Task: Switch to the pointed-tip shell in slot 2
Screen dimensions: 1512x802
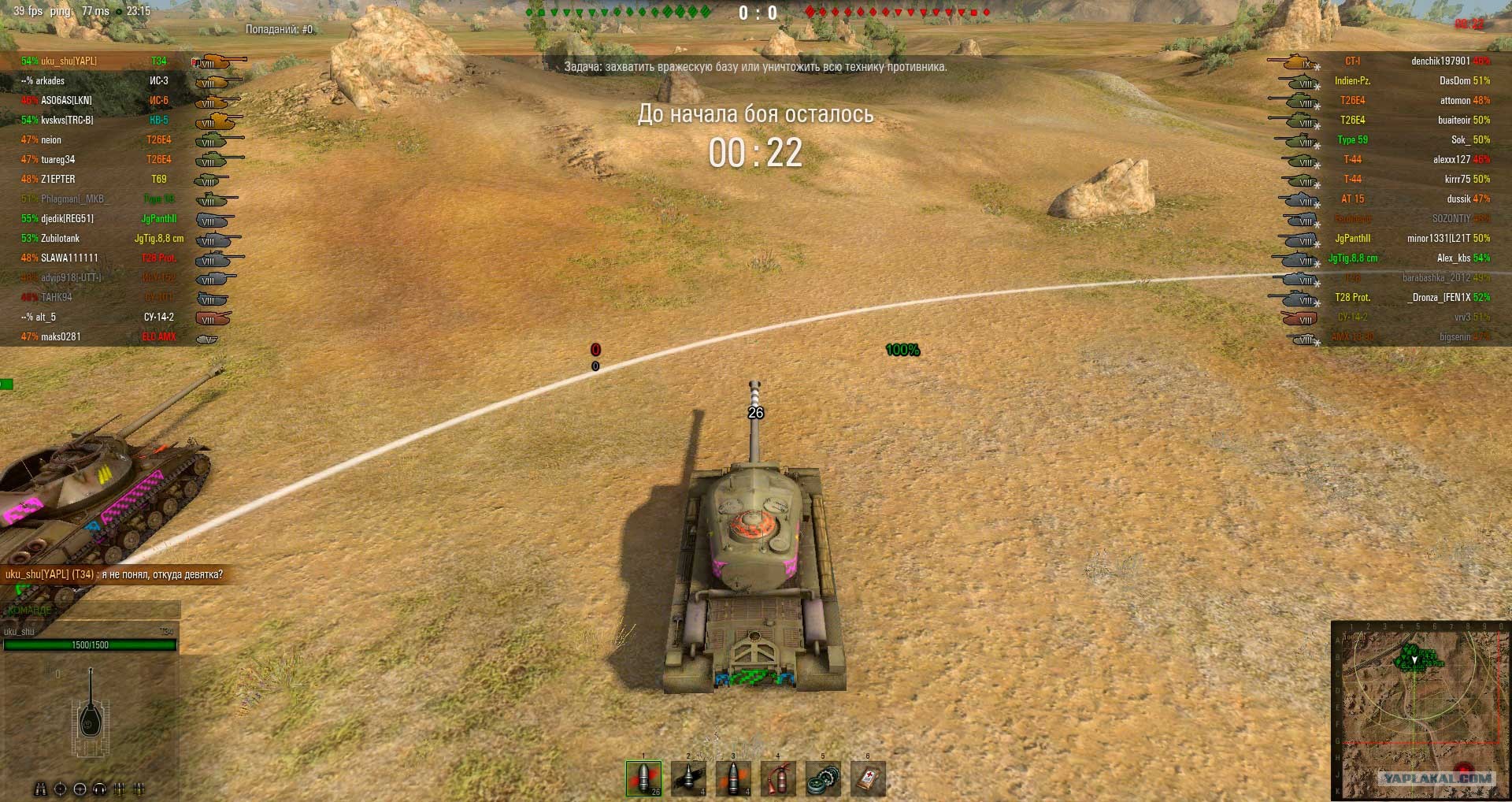Action: [x=688, y=778]
